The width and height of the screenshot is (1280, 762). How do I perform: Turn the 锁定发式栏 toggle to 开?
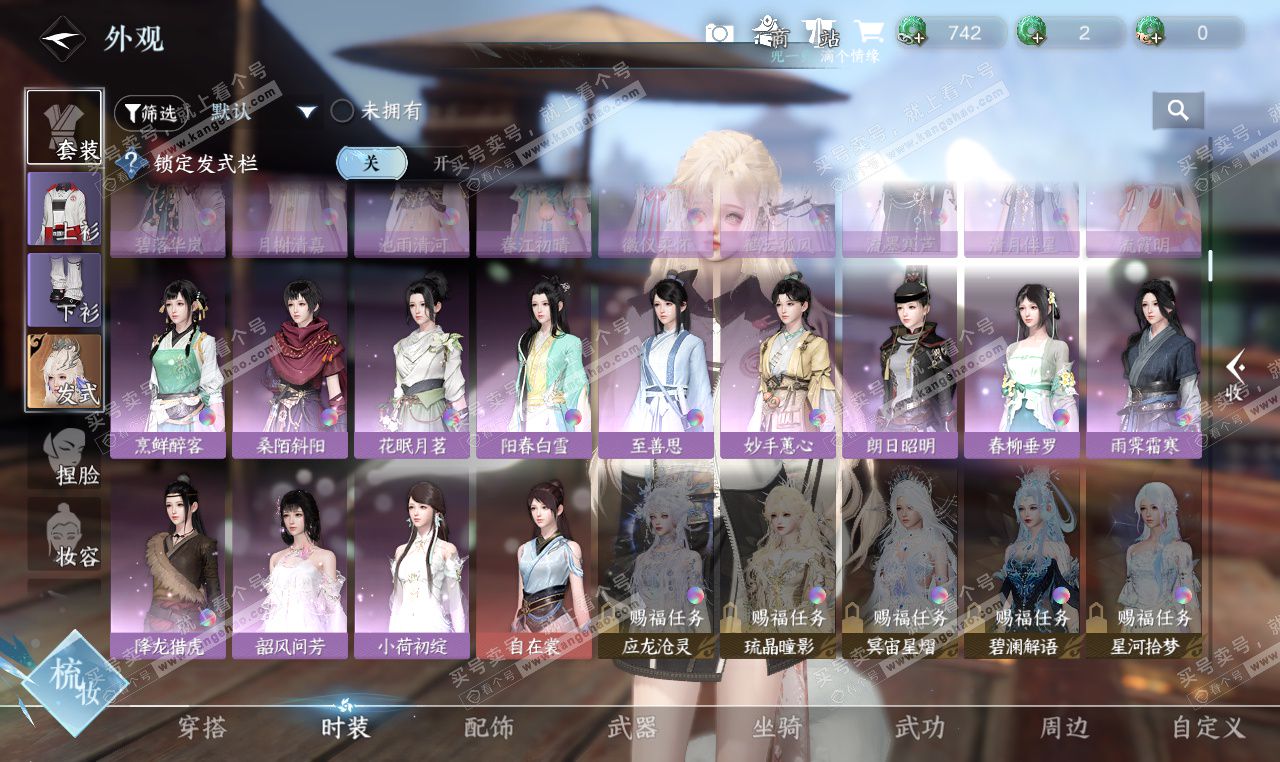point(441,163)
